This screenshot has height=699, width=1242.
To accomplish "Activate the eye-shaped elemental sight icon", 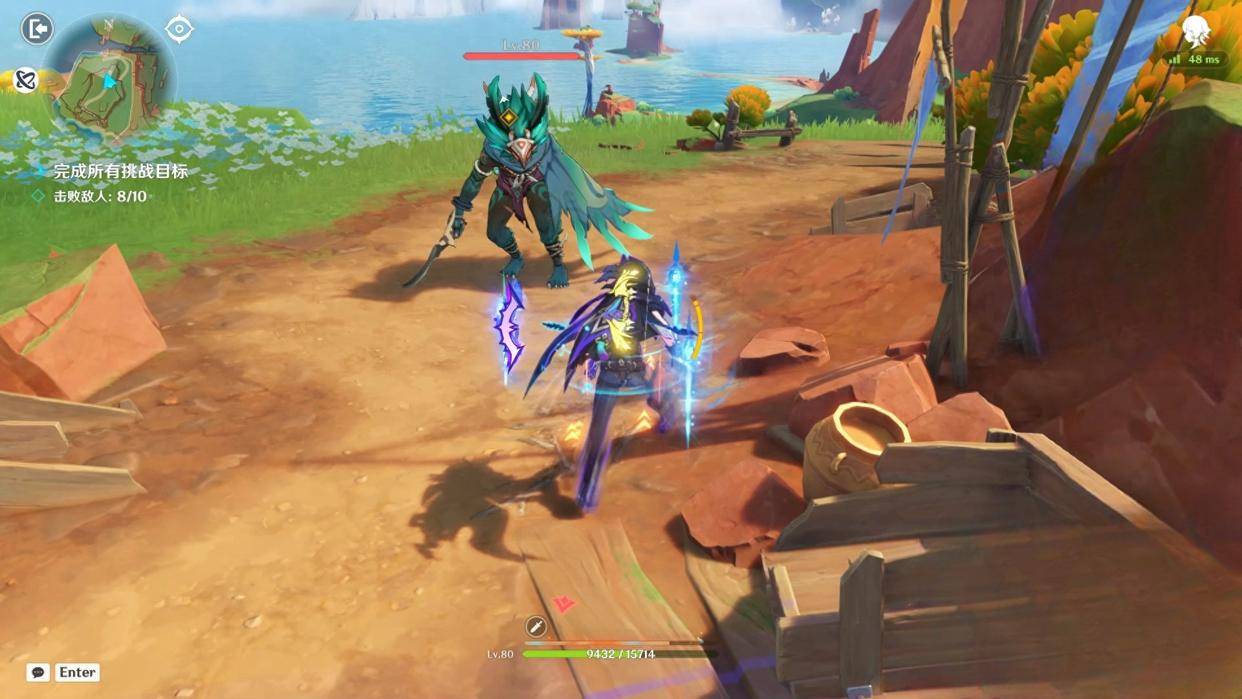I will pyautogui.click(x=179, y=29).
